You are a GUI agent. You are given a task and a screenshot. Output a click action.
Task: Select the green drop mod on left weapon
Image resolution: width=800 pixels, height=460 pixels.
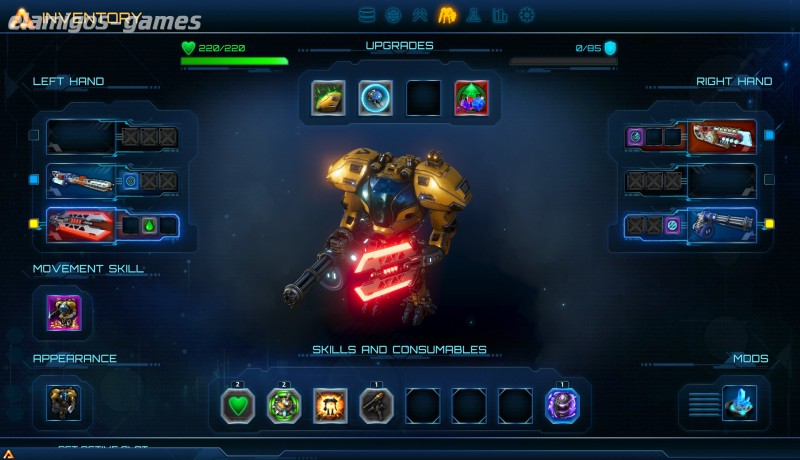(149, 226)
